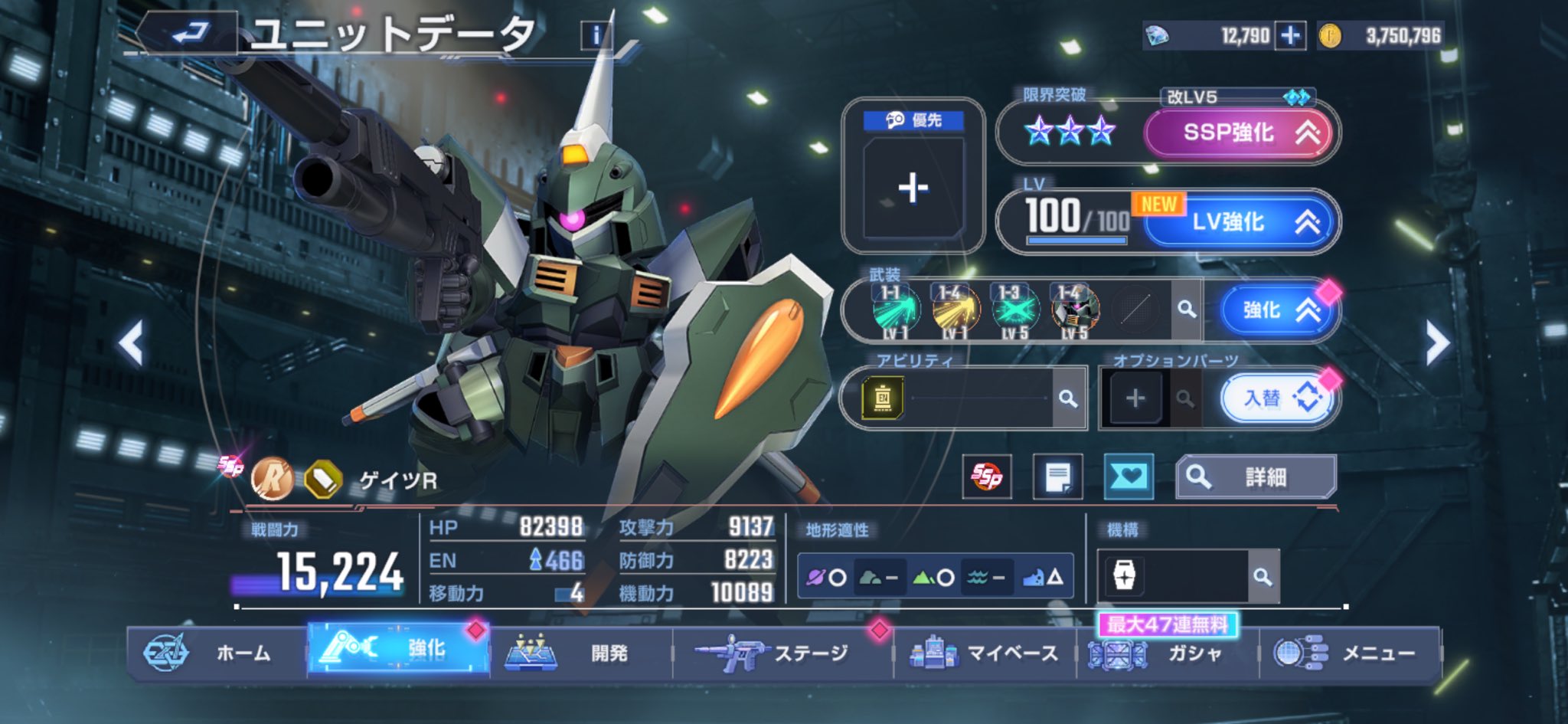Show the next unit with right arrow
Image resolution: width=1568 pixels, height=724 pixels.
point(1436,342)
